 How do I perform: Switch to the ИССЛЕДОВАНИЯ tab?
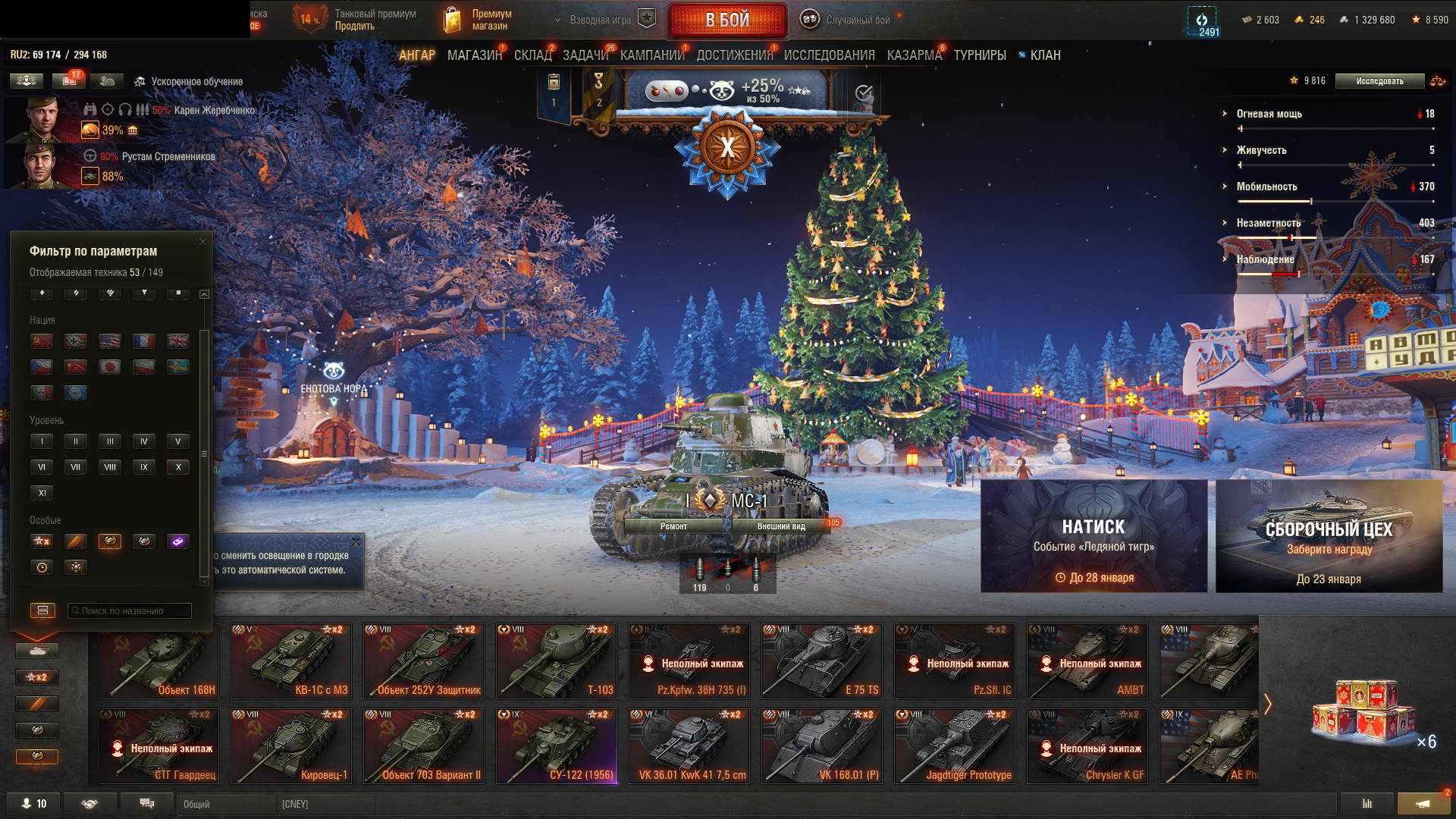pyautogui.click(x=829, y=55)
